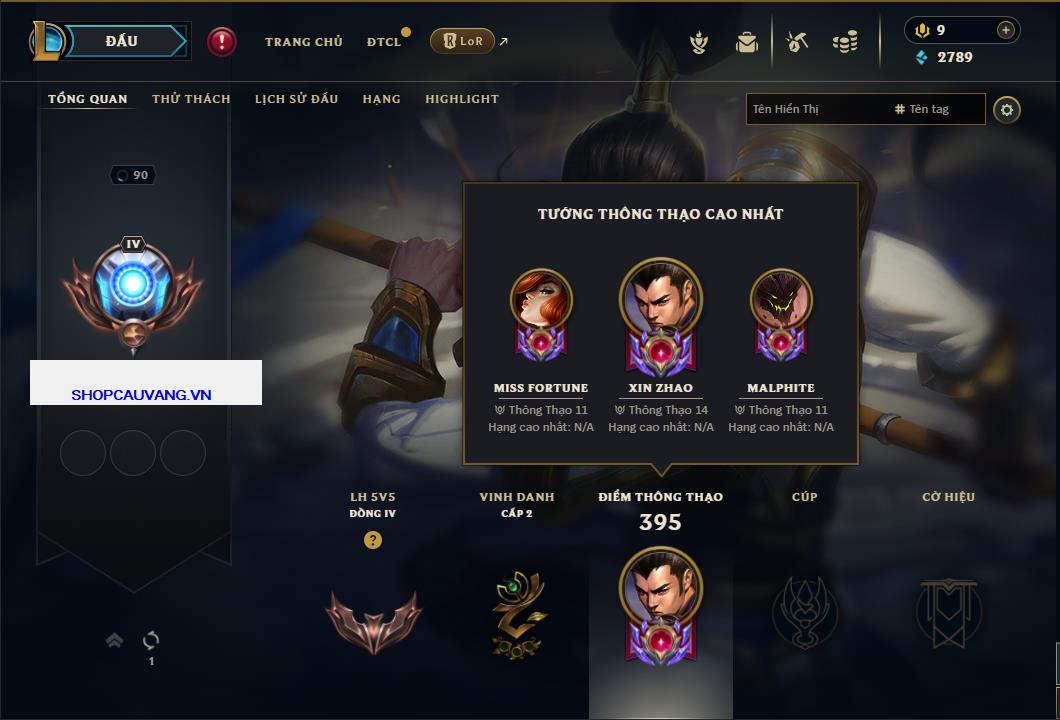Viewport: 1060px width, 720px height.
Task: Open the coin stack store icon
Action: (x=845, y=42)
